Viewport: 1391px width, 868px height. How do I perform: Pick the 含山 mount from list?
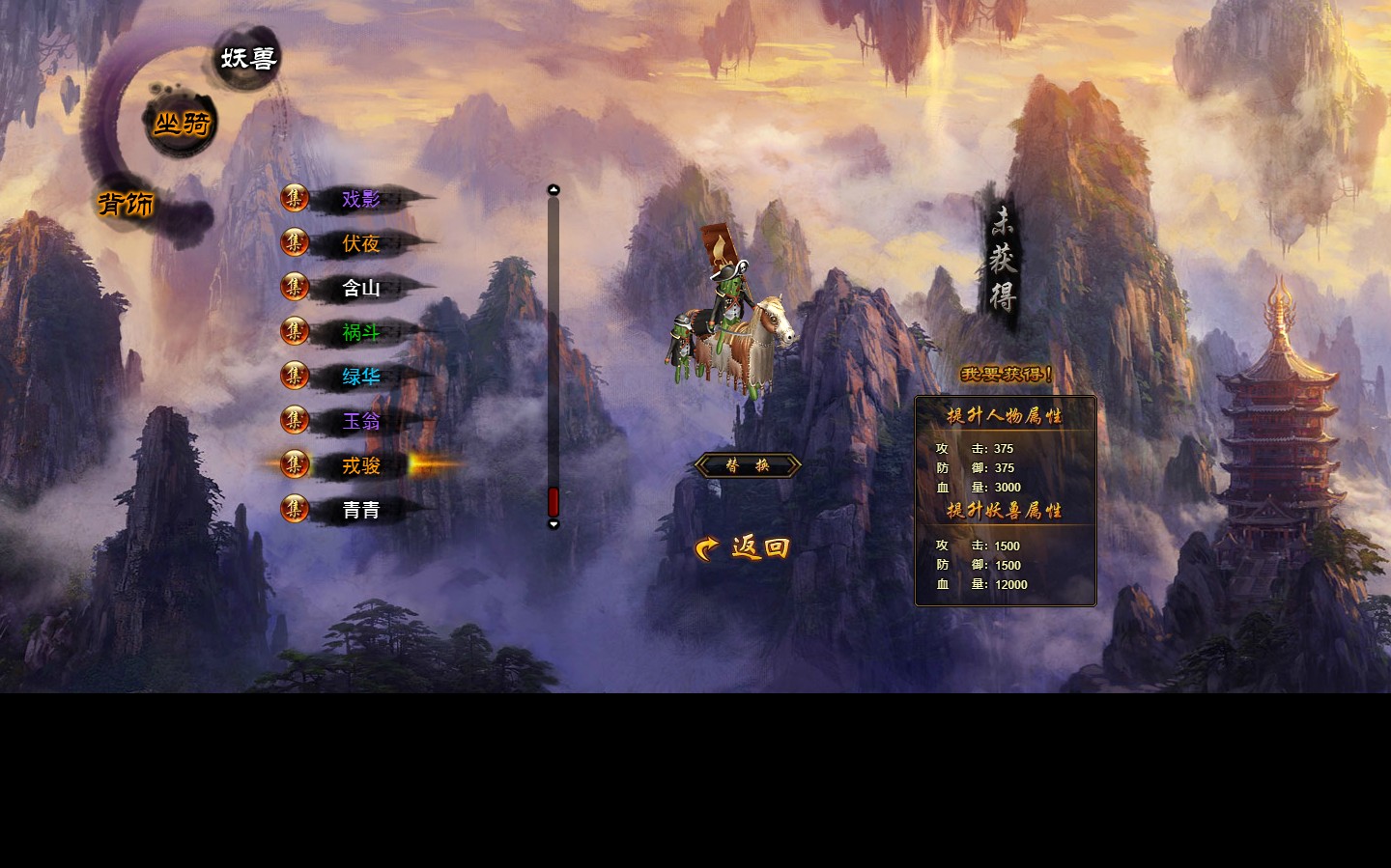click(x=360, y=289)
